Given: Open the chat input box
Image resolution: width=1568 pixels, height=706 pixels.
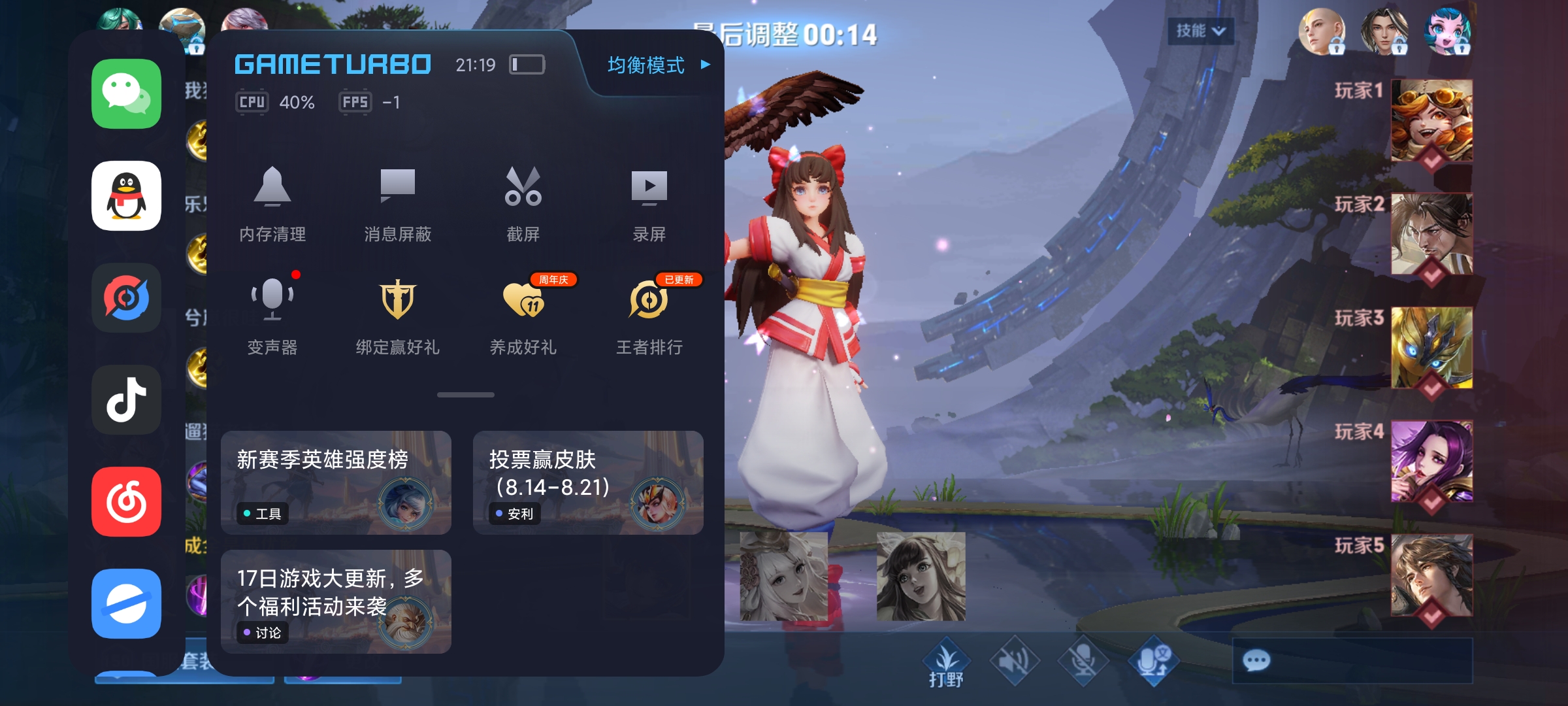Looking at the screenshot, I should [1352, 661].
